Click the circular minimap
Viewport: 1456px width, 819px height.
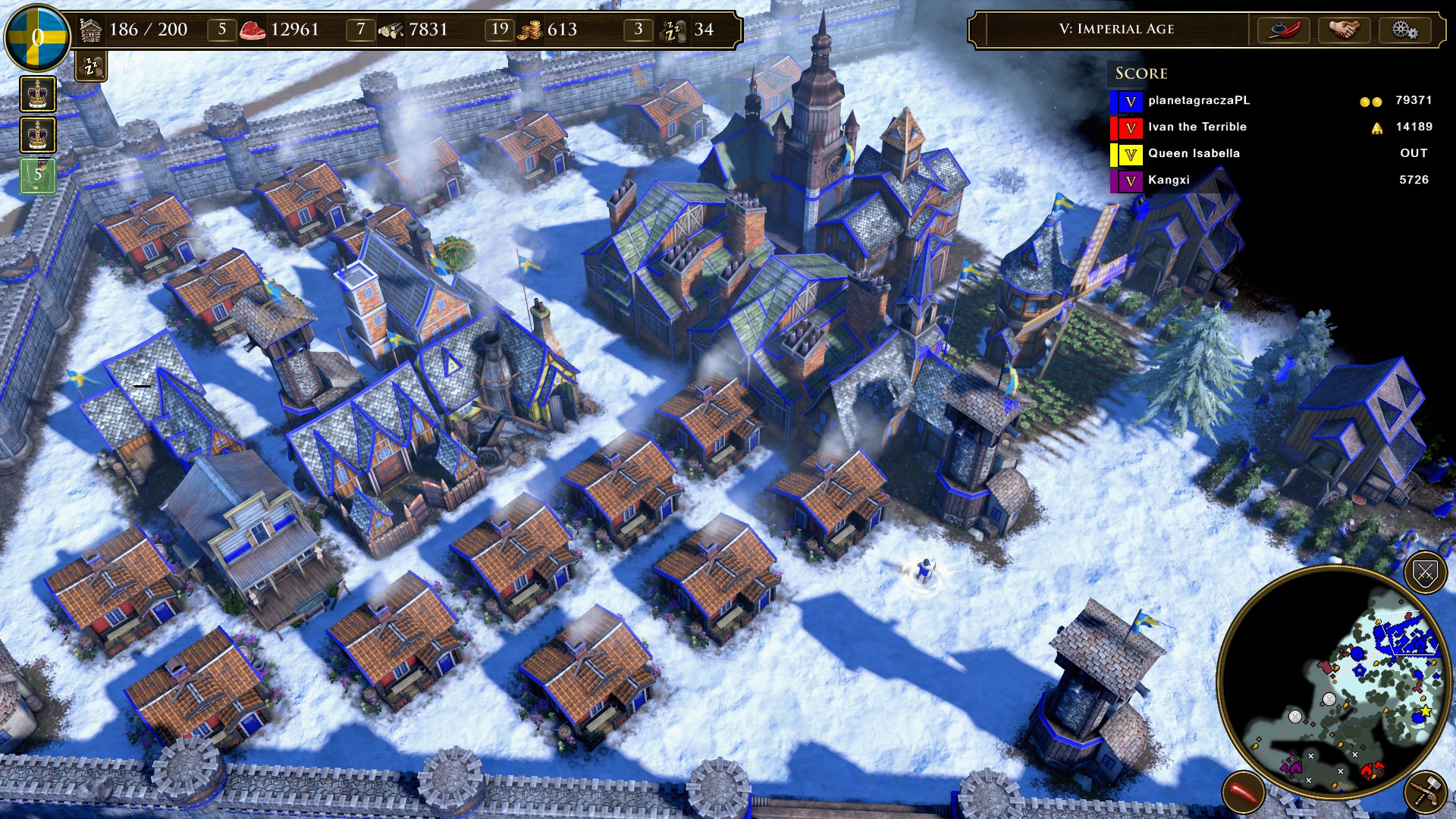(1335, 682)
